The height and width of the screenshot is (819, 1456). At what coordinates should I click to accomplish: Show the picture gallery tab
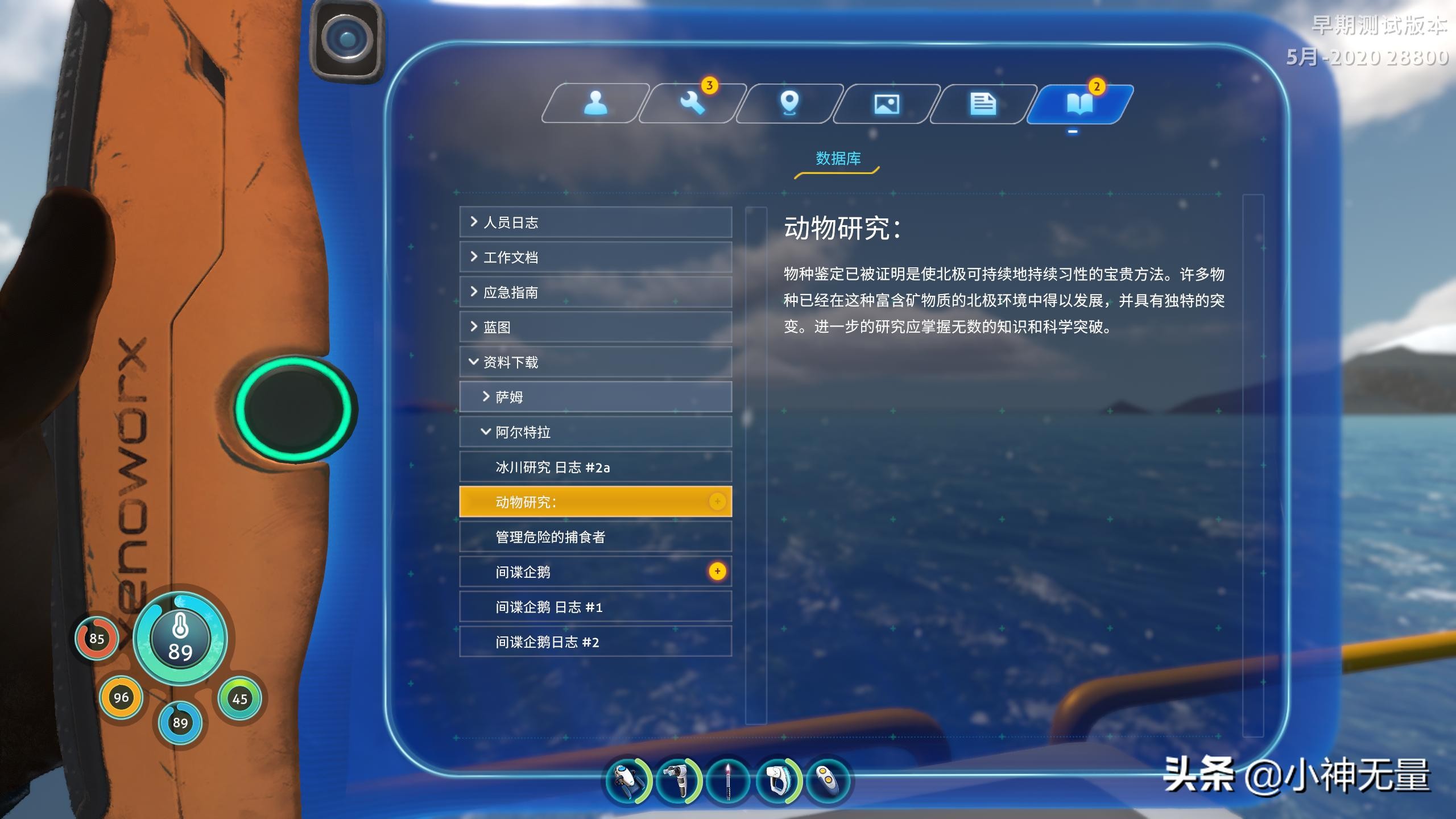886,104
